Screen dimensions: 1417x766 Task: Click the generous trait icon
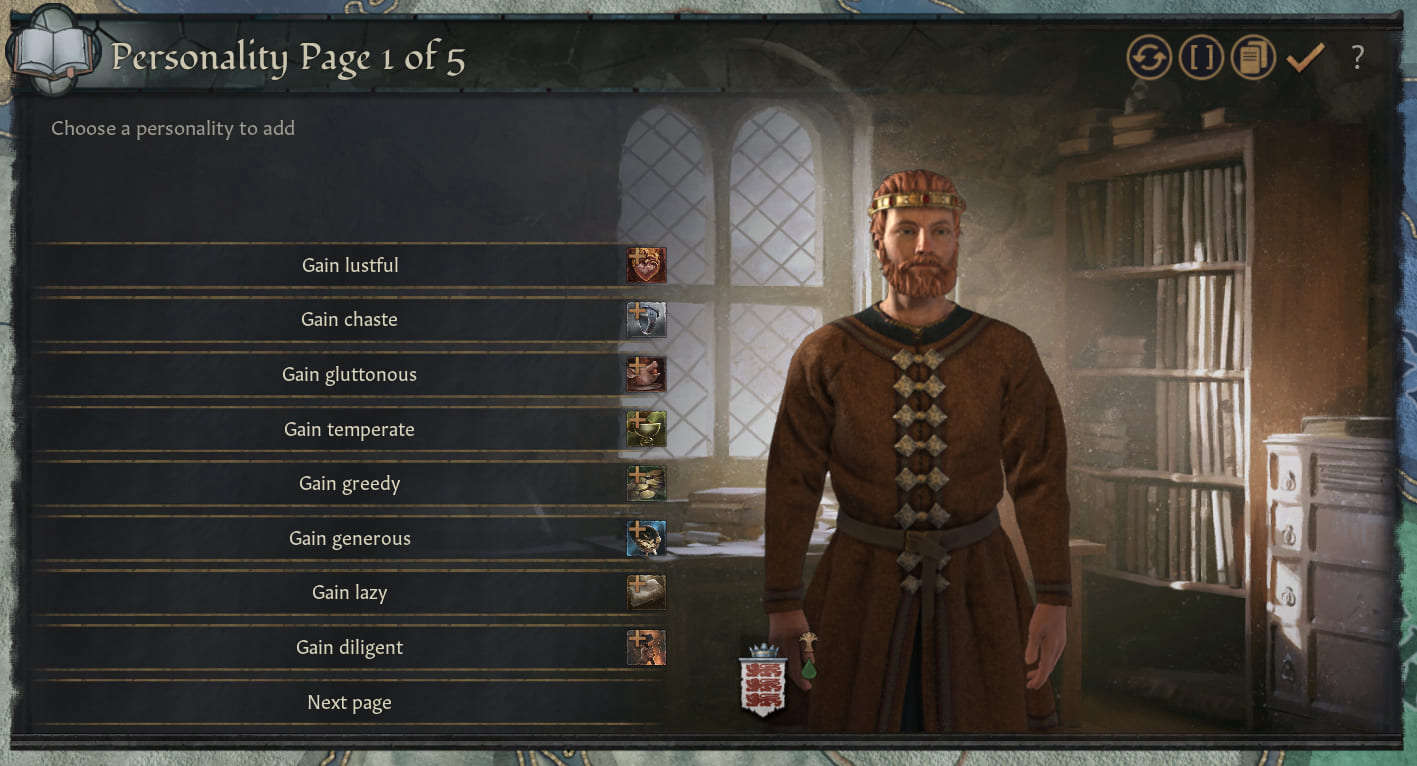click(646, 538)
